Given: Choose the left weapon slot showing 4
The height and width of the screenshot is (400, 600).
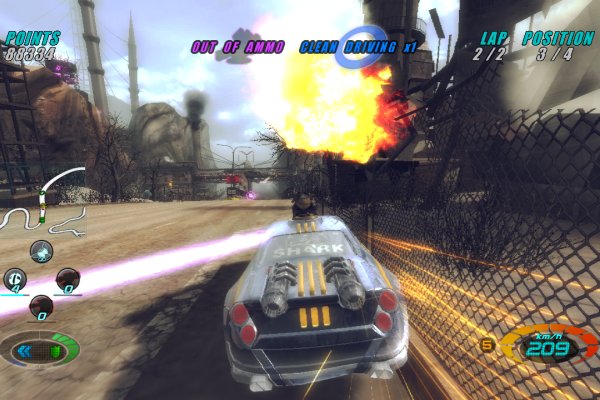Looking at the screenshot, I should point(15,279).
